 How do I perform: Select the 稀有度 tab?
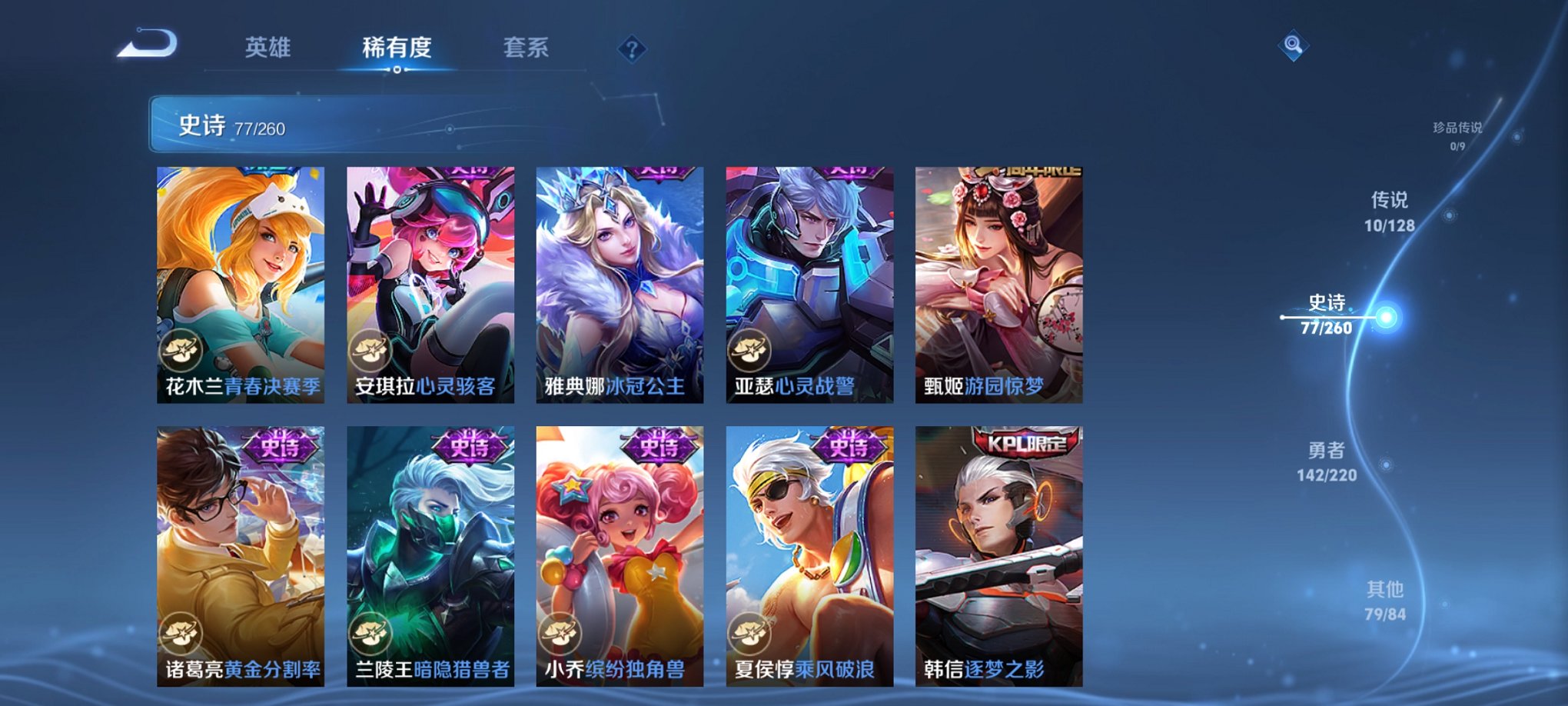pos(397,48)
